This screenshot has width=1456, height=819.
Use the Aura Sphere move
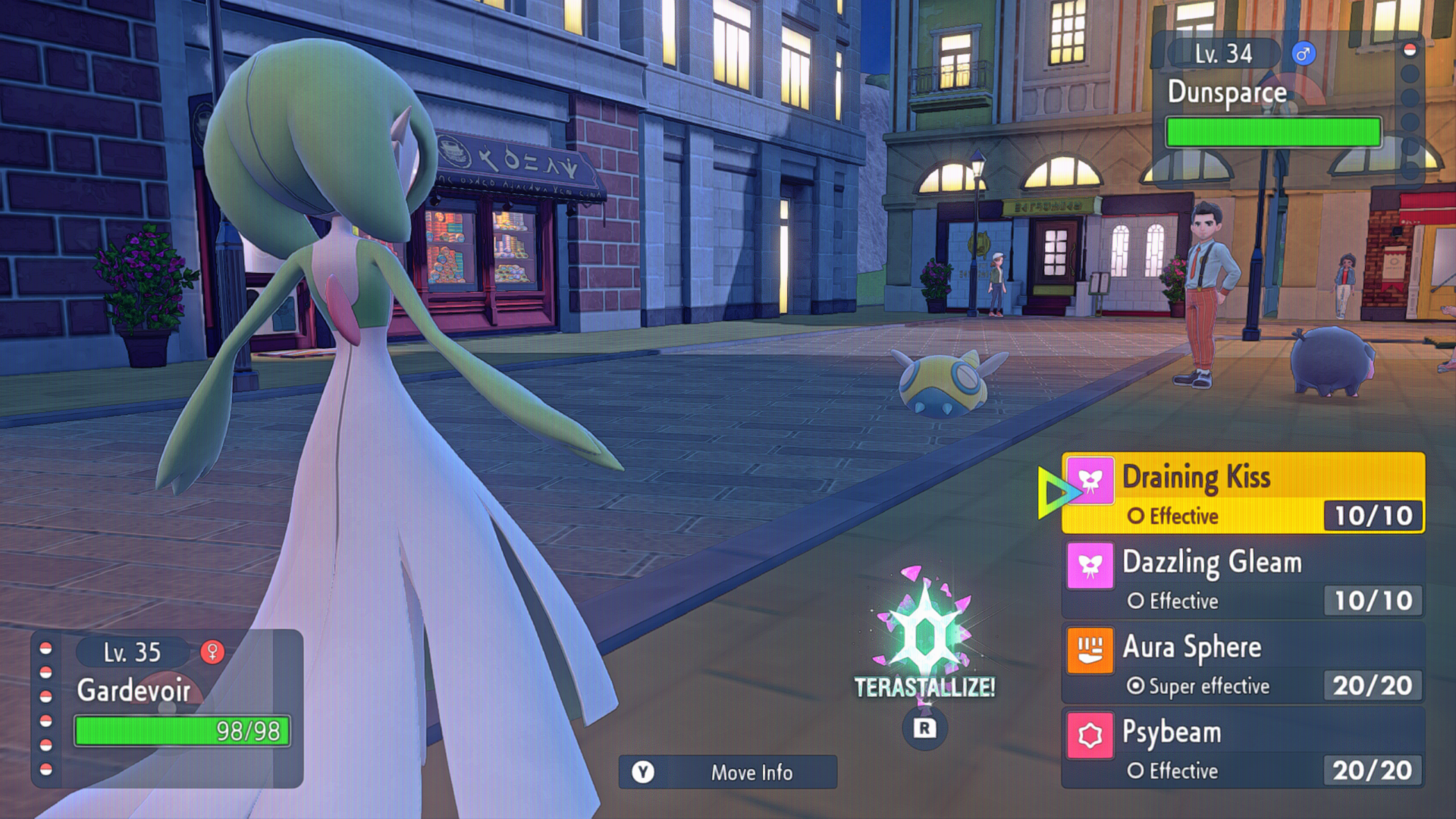(x=1242, y=664)
